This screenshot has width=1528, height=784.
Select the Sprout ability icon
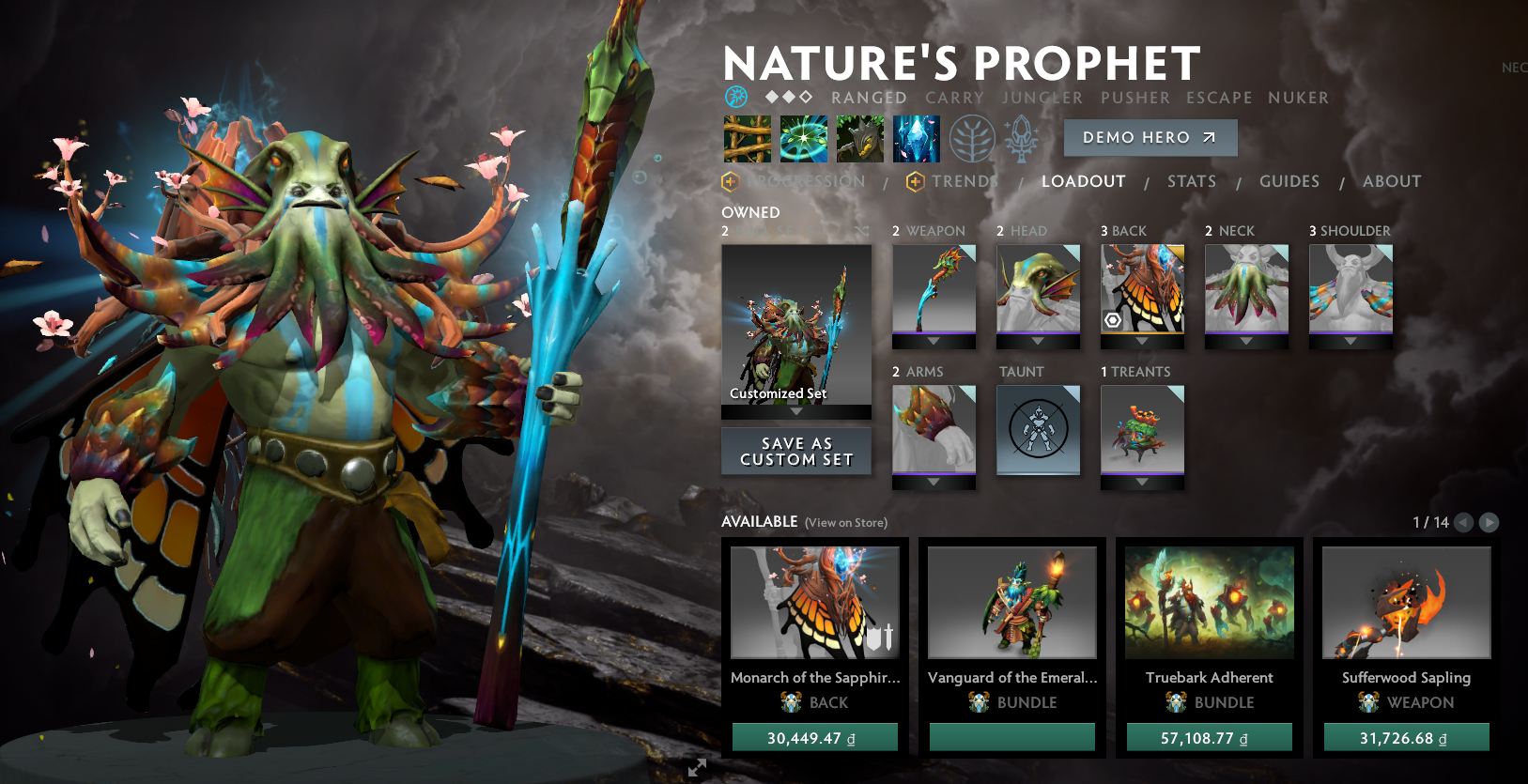pyautogui.click(x=747, y=137)
